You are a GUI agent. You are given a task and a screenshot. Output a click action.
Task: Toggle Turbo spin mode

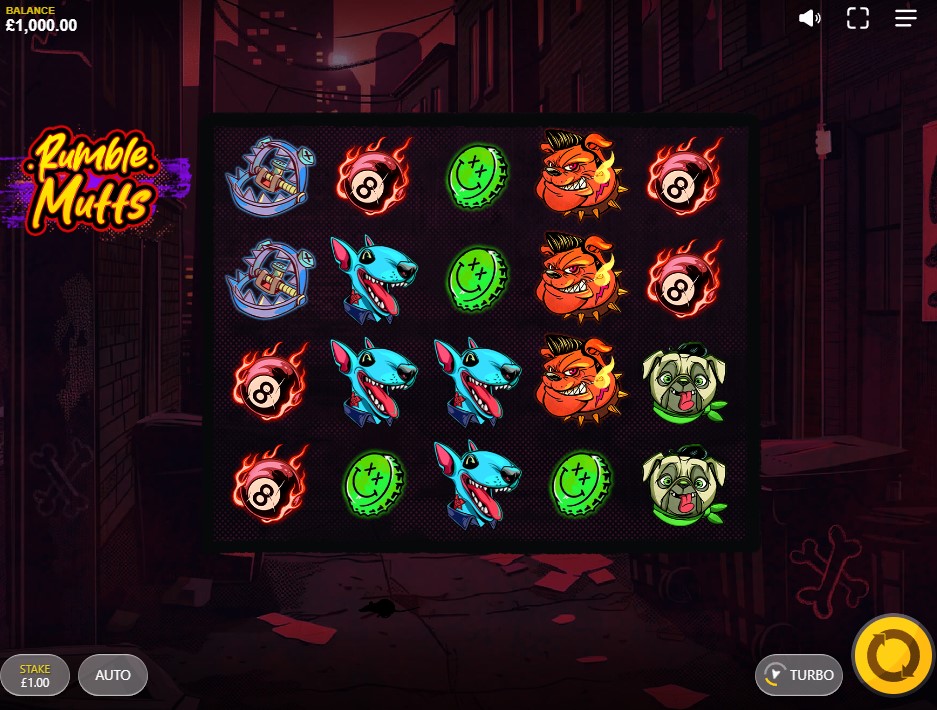coord(799,675)
